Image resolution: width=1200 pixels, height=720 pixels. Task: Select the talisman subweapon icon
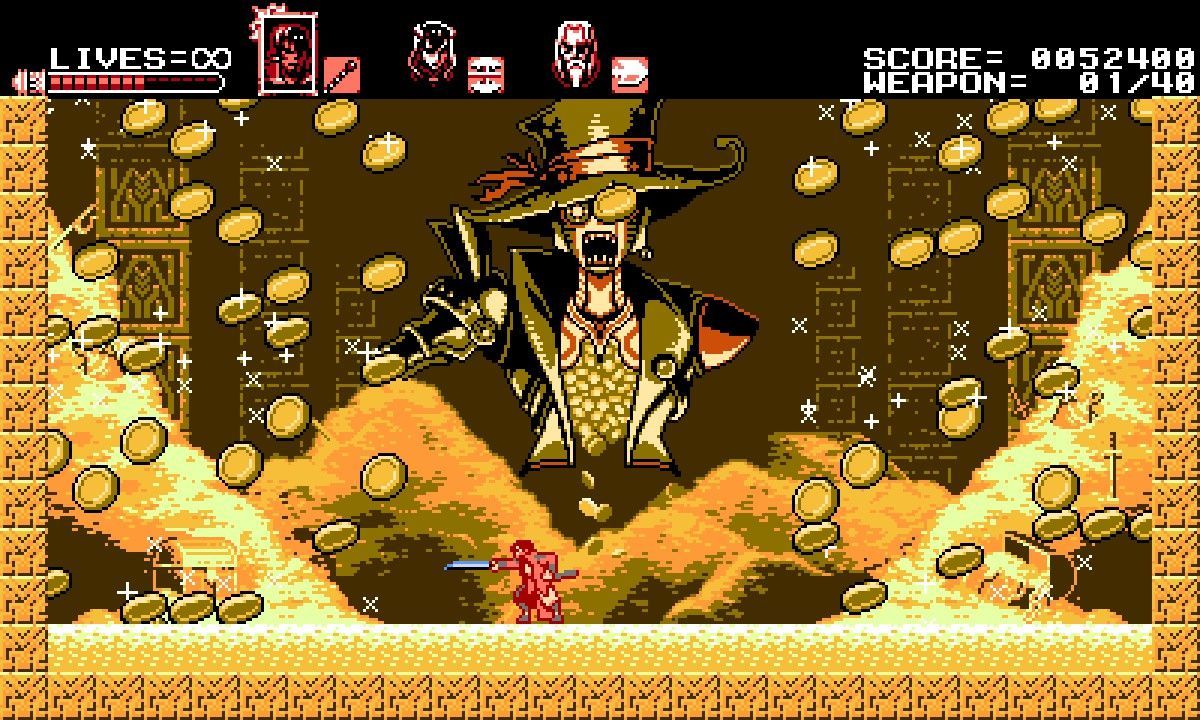point(486,74)
